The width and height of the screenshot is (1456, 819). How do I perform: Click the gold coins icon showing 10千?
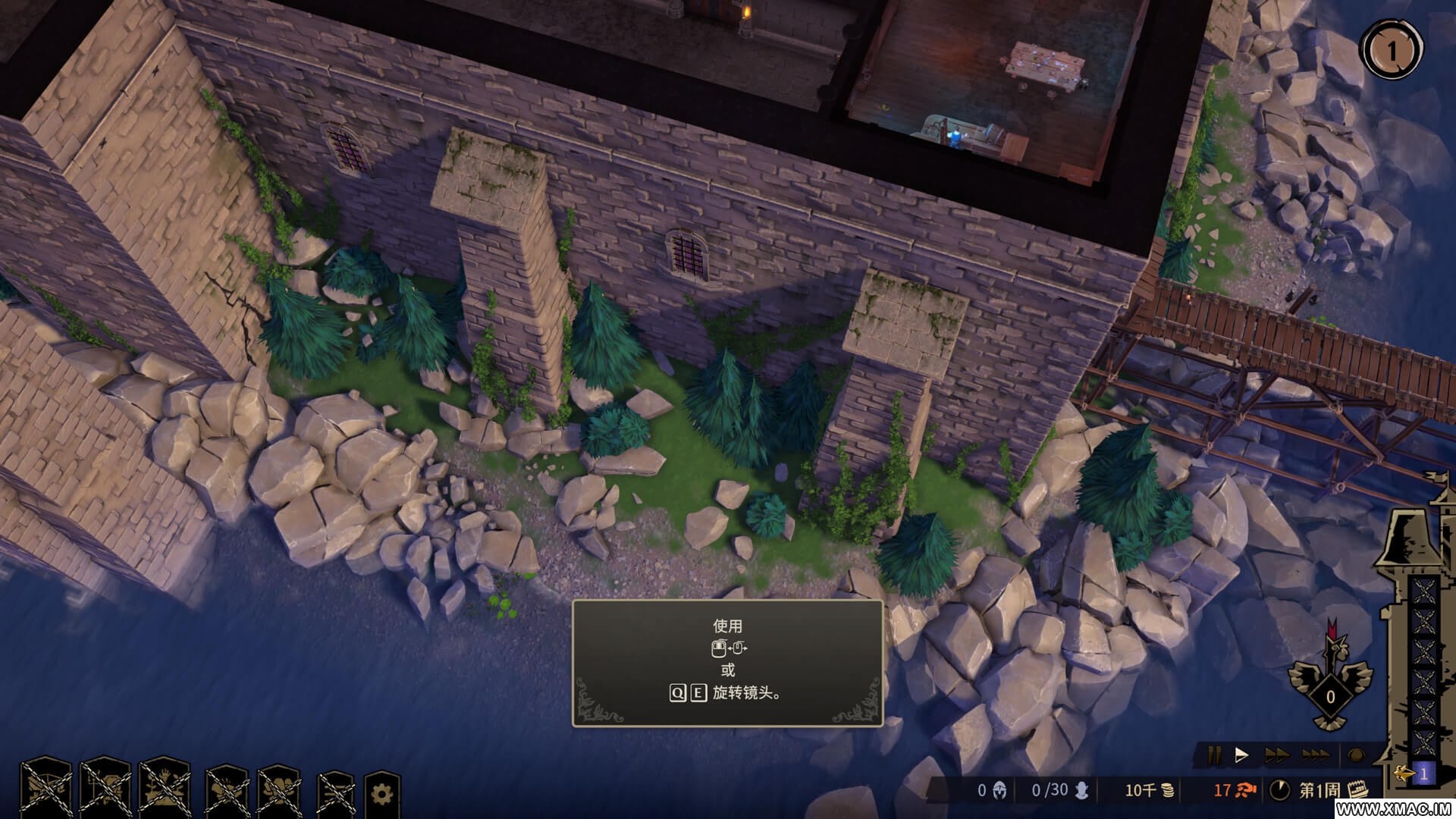pos(1169,790)
